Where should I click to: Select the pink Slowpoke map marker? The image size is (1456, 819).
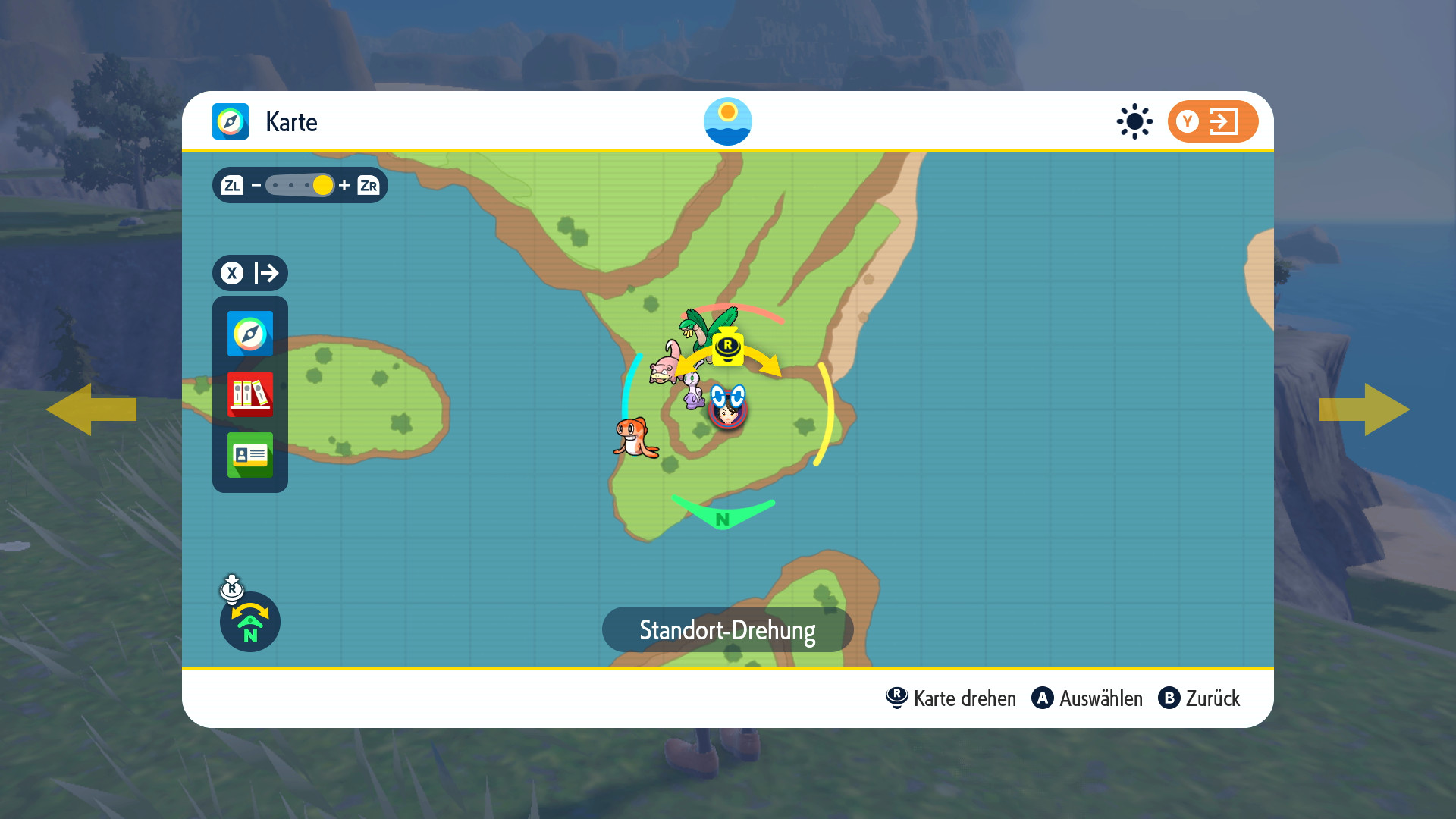(x=665, y=364)
